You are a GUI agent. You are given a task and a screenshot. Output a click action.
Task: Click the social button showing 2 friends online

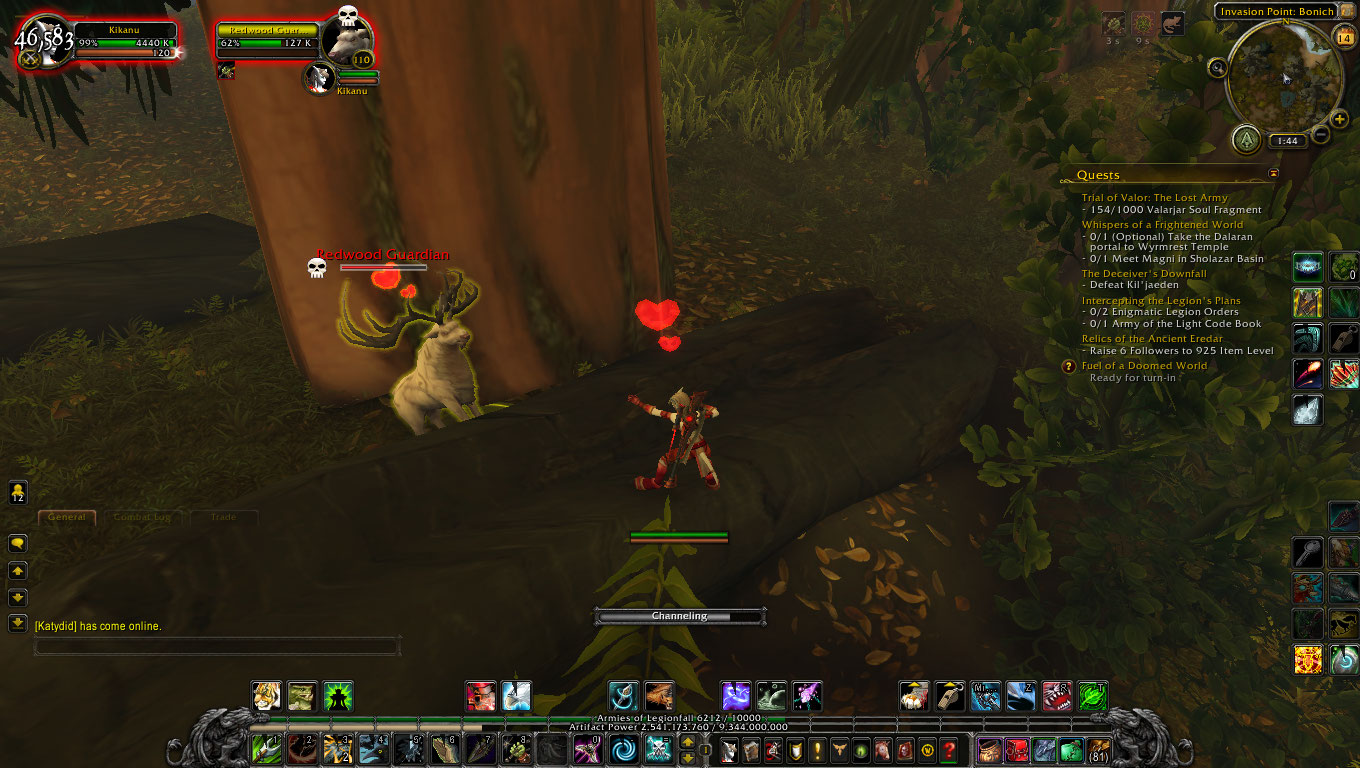(x=17, y=492)
